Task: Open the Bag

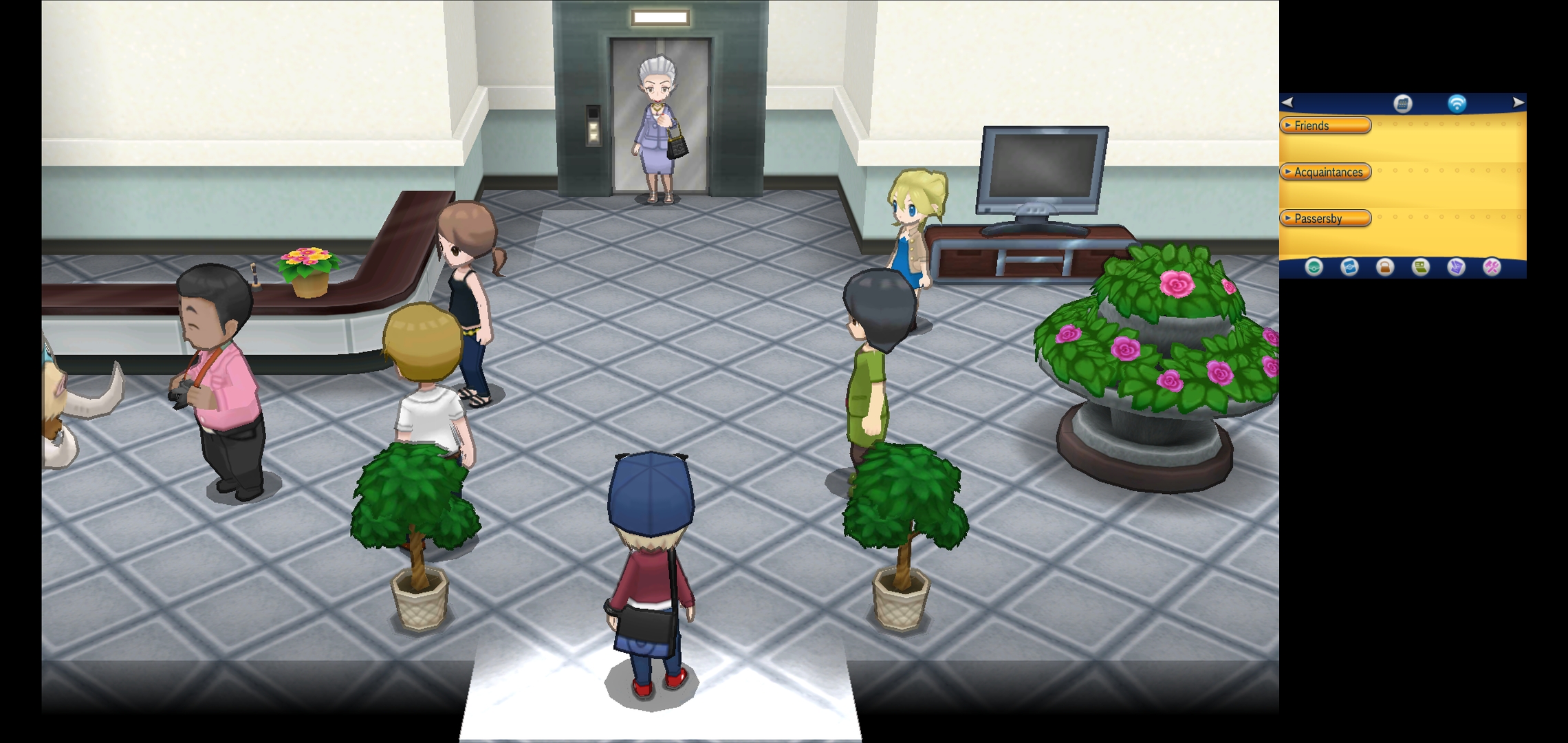Action: [x=1385, y=267]
